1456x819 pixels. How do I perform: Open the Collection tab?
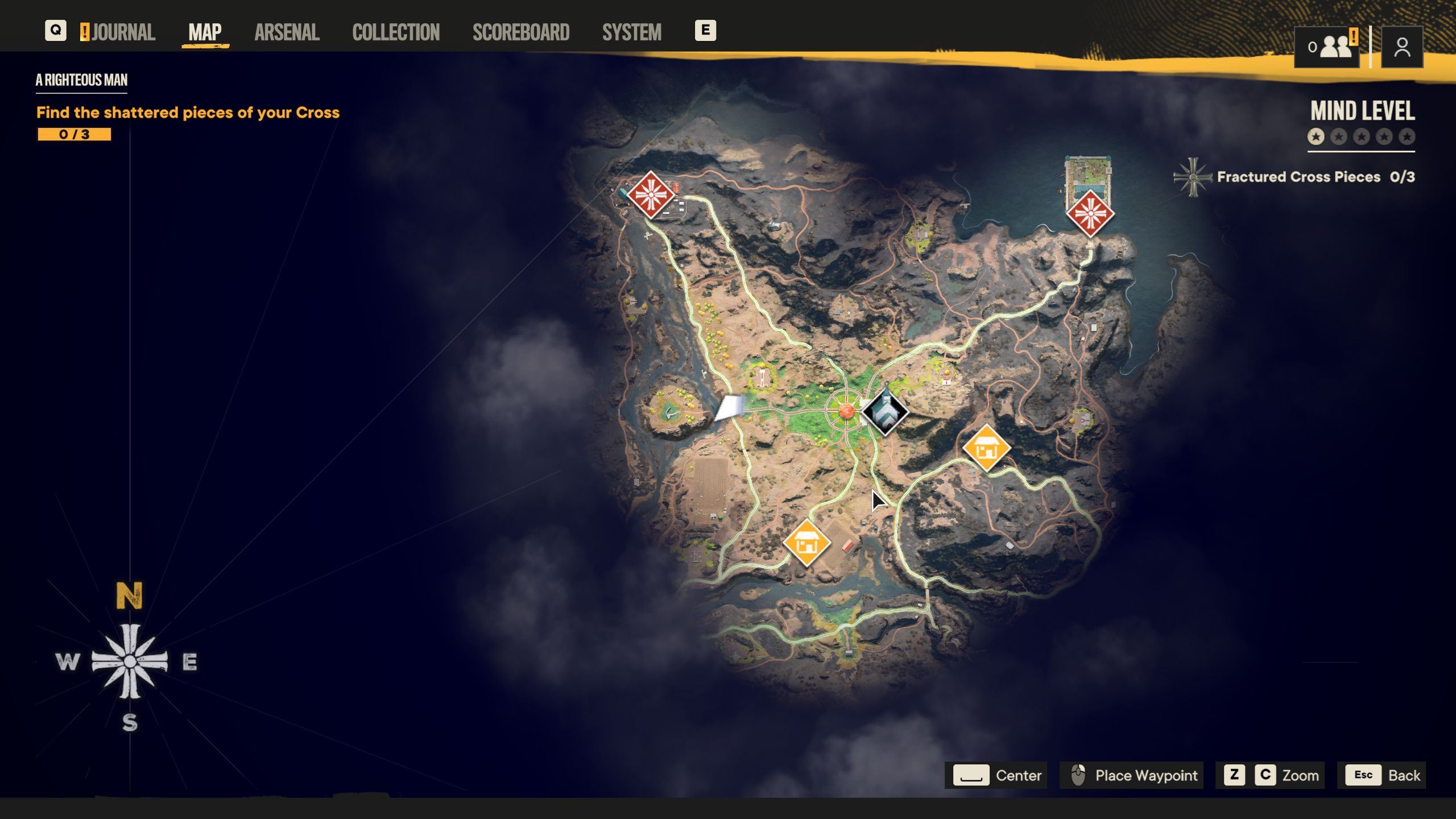[x=396, y=32]
